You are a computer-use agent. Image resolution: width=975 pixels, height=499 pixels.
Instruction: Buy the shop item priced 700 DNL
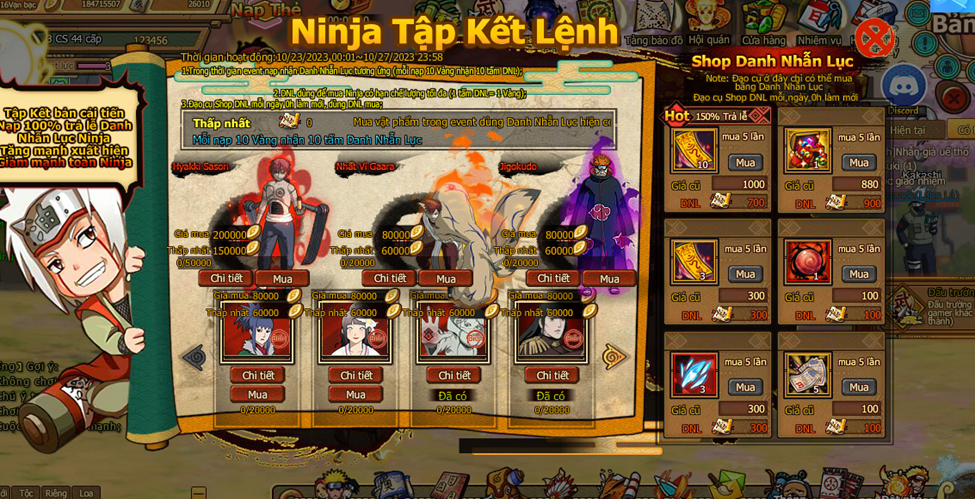pyautogui.click(x=745, y=163)
